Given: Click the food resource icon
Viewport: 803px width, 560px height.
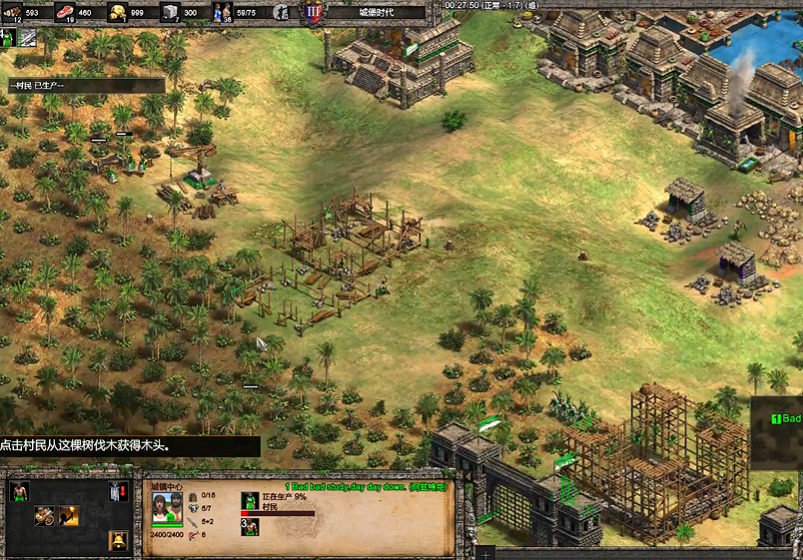Looking at the screenshot, I should pyautogui.click(x=66, y=12).
